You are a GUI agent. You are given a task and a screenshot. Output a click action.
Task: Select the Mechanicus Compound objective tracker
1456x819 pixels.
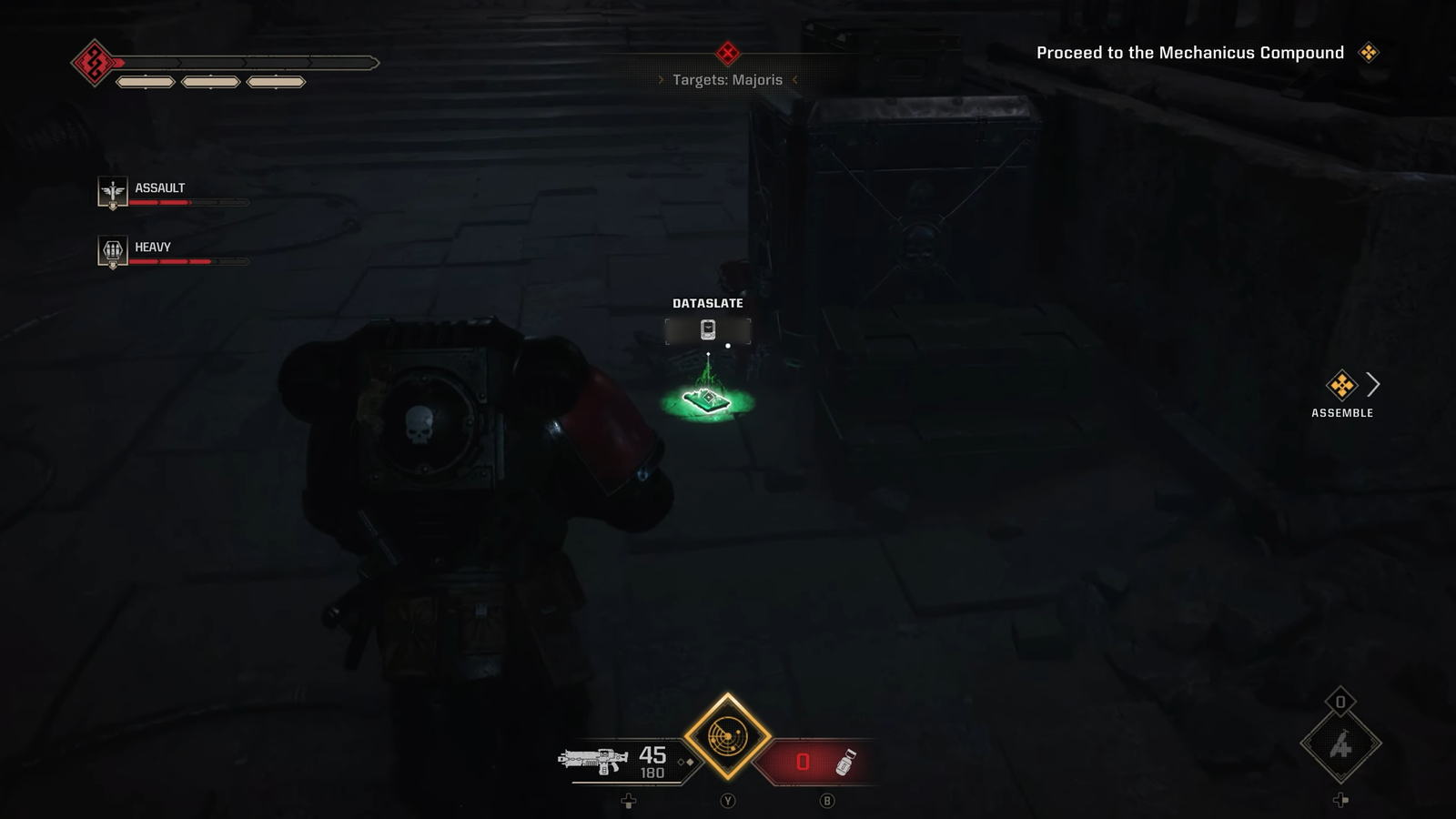(x=1190, y=53)
